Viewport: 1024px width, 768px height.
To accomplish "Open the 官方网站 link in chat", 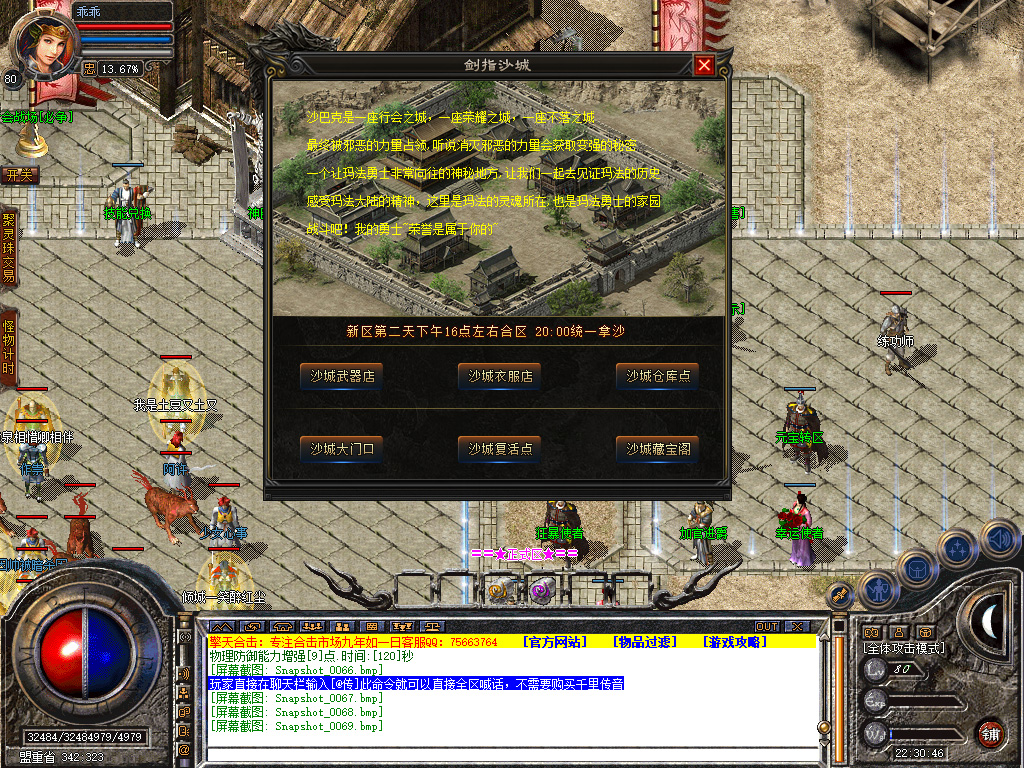I will 556,642.
